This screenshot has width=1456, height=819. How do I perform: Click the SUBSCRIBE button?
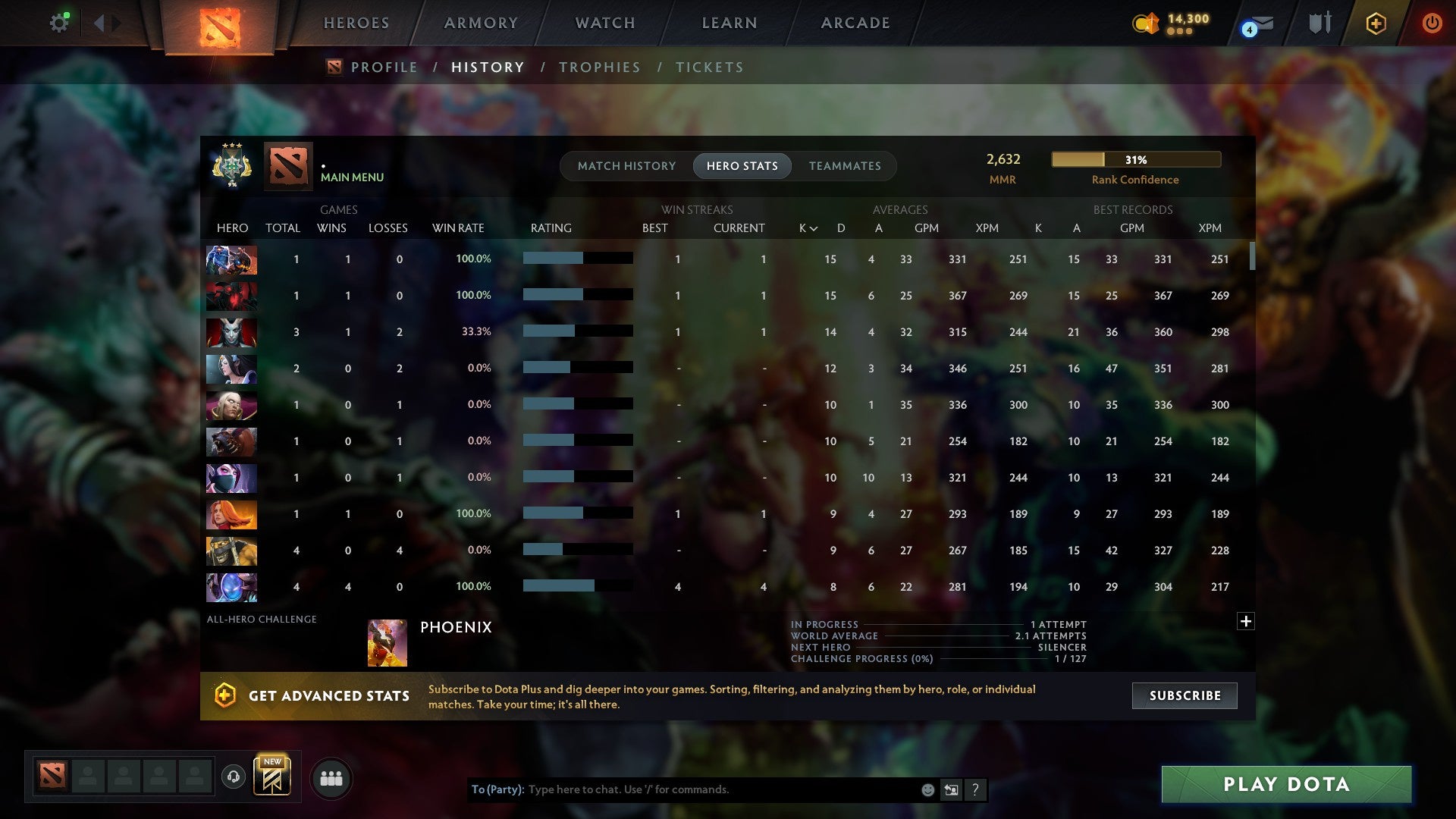coord(1184,695)
